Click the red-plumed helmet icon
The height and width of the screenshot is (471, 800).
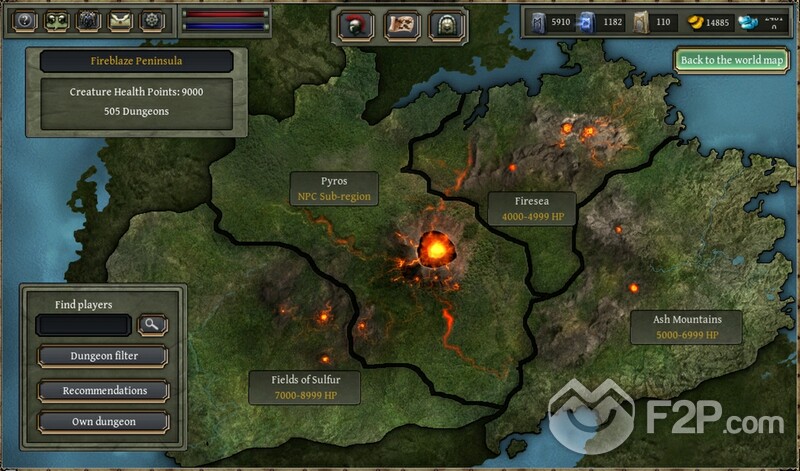point(357,25)
